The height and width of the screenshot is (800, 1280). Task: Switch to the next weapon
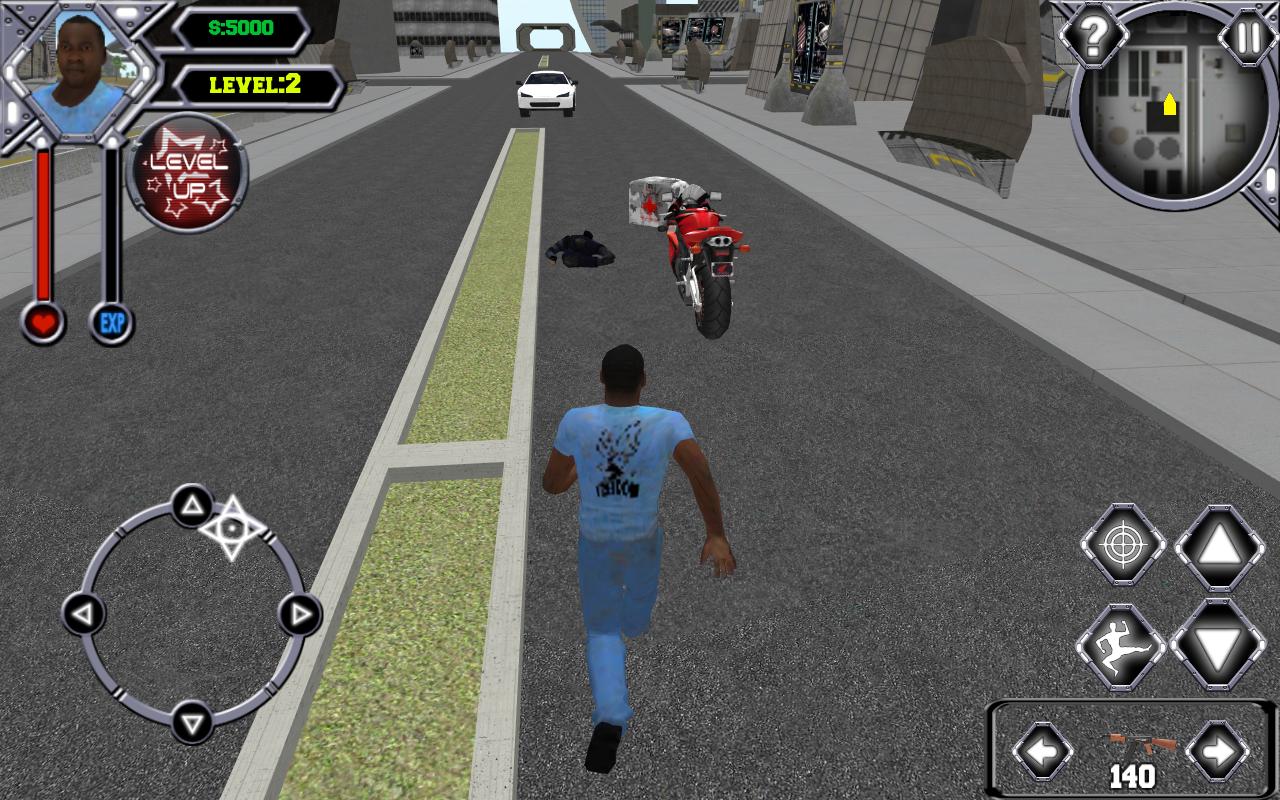pyautogui.click(x=1217, y=749)
